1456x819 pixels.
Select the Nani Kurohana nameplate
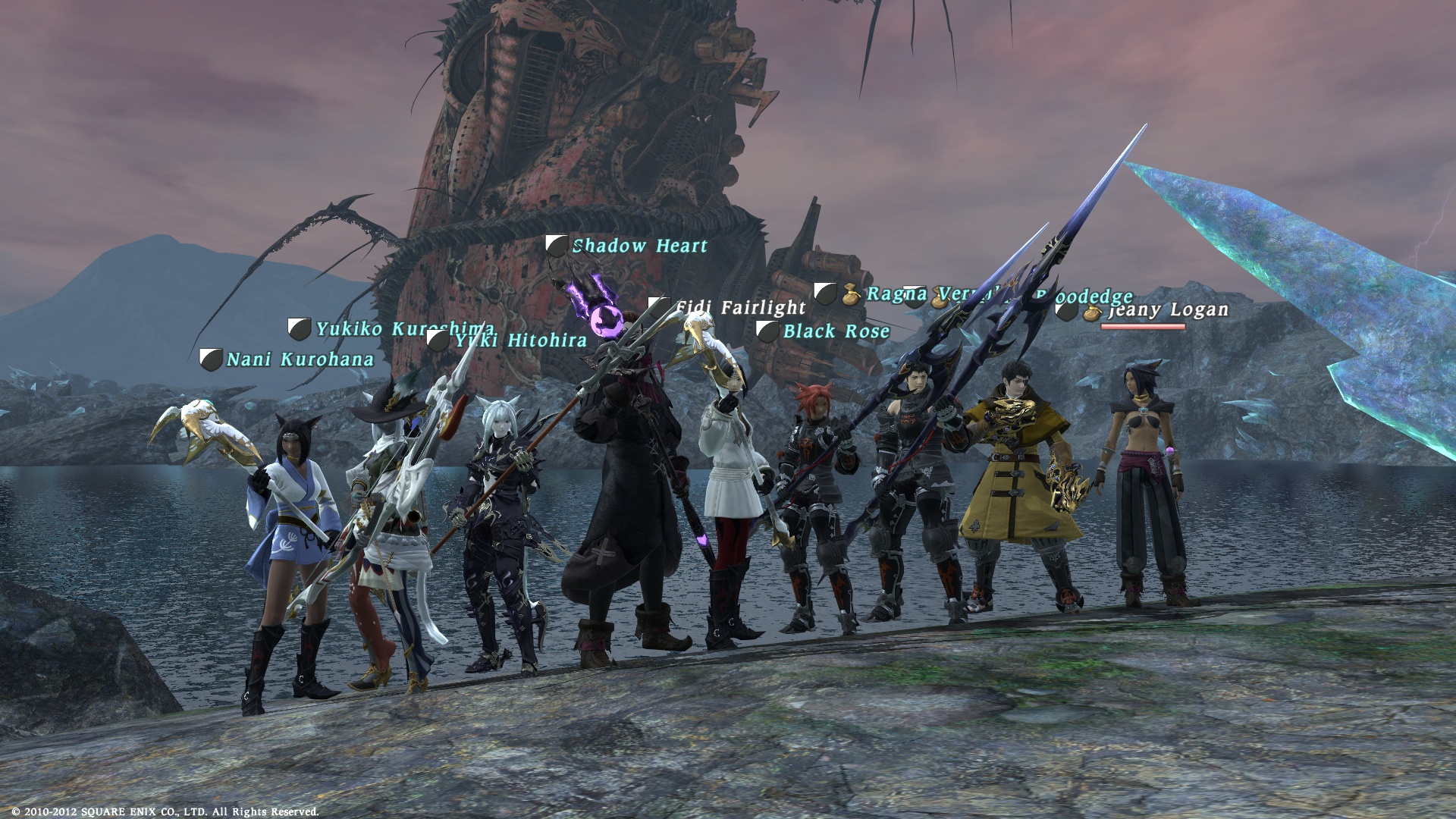click(300, 359)
